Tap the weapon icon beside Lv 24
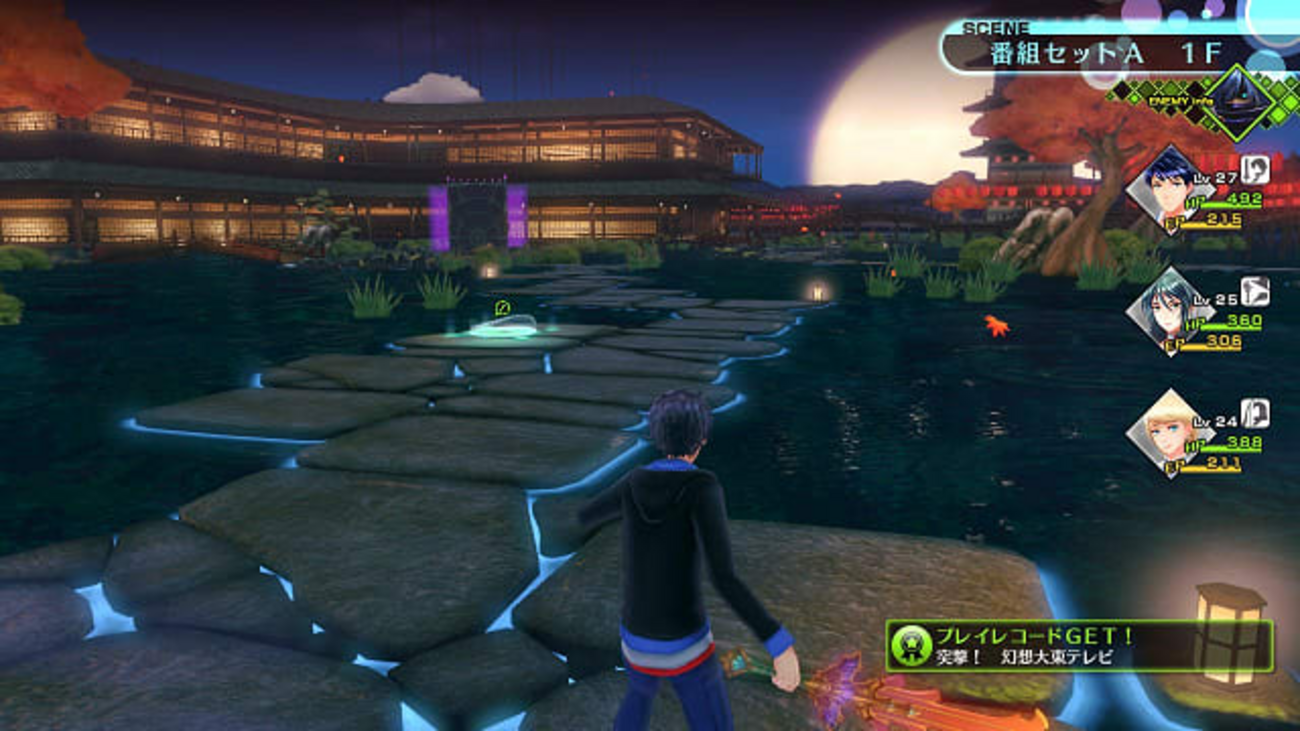Viewport: 1300px width, 731px height. pyautogui.click(x=1255, y=412)
